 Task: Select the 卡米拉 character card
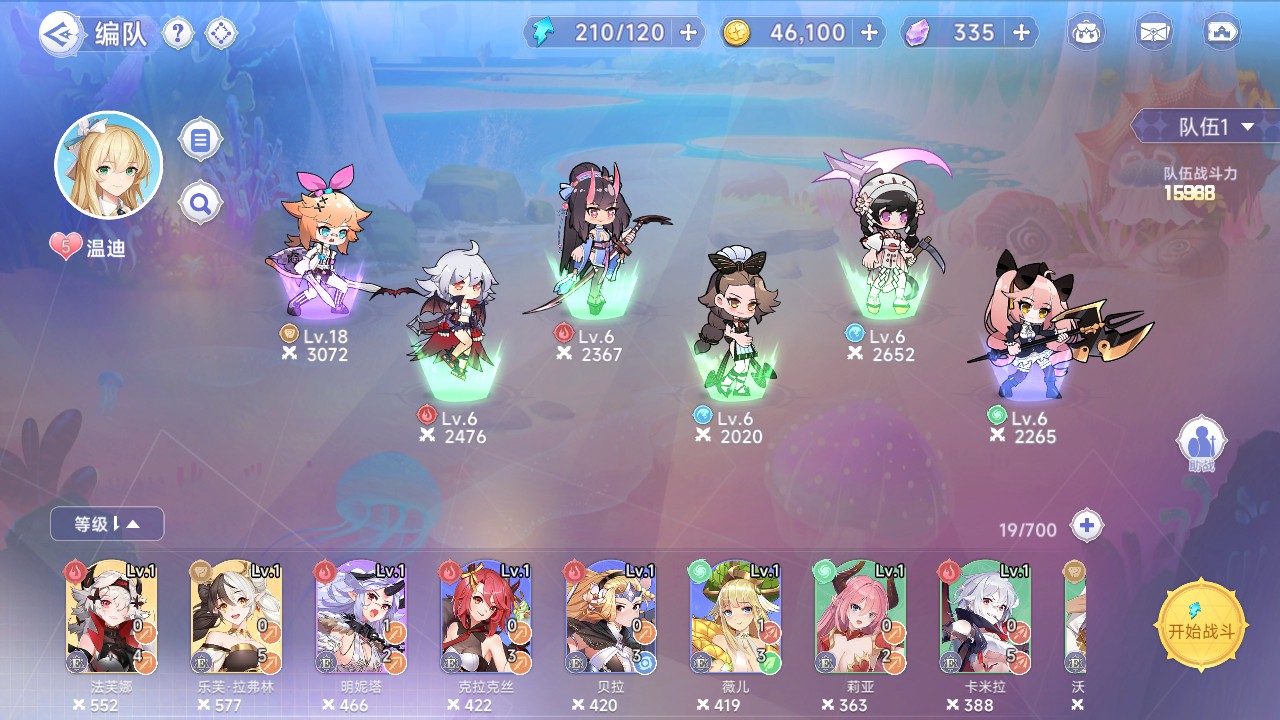point(985,617)
